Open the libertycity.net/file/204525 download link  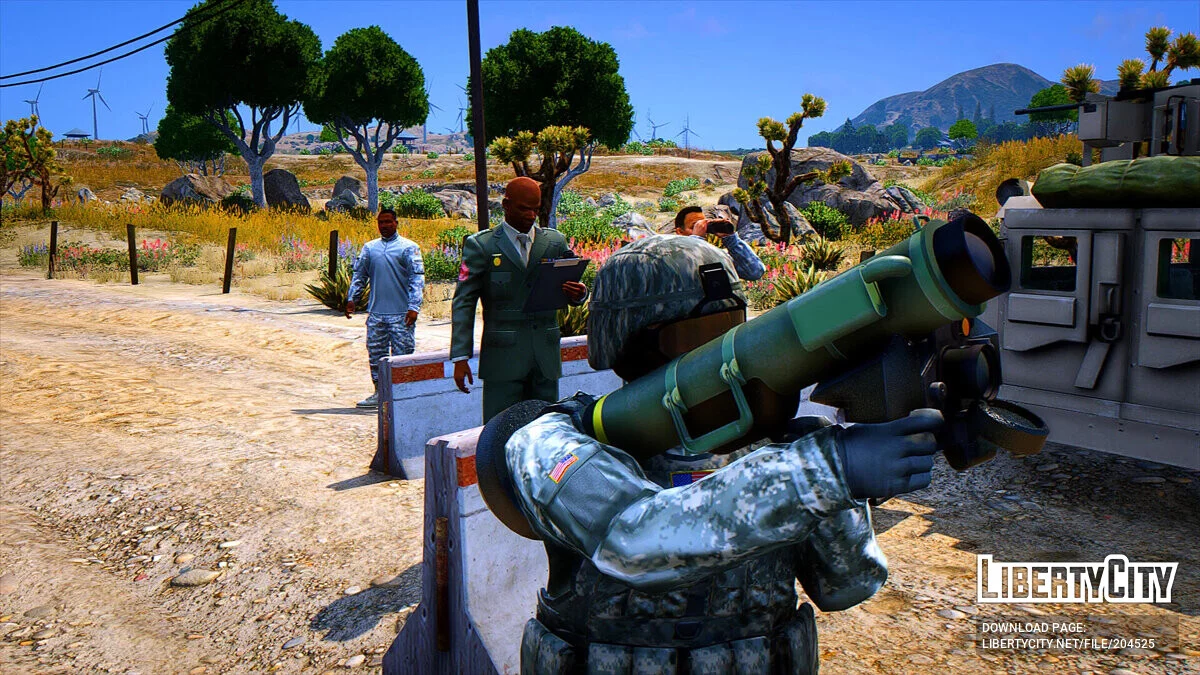tap(1068, 644)
